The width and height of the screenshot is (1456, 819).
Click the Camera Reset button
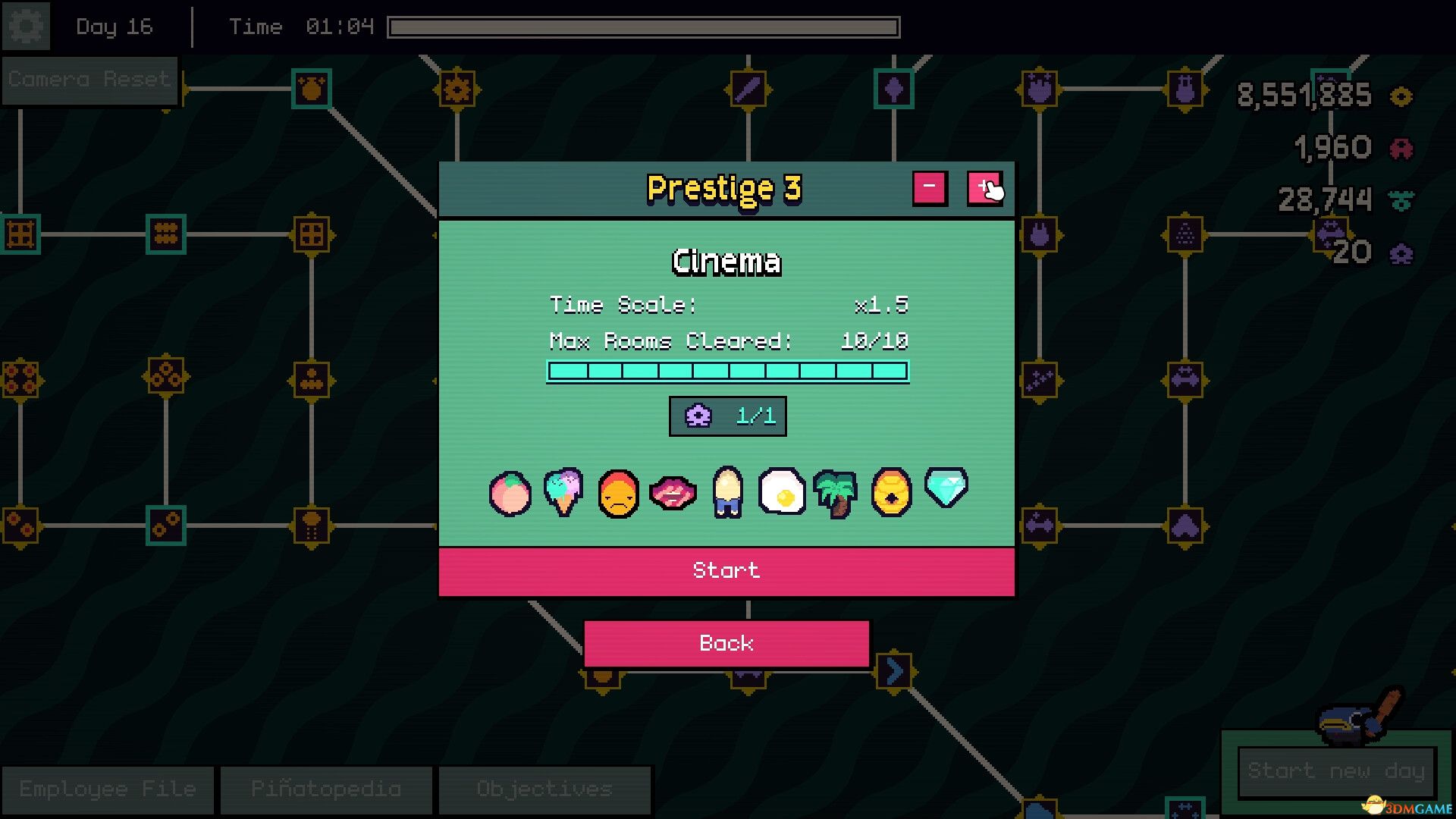pyautogui.click(x=89, y=80)
